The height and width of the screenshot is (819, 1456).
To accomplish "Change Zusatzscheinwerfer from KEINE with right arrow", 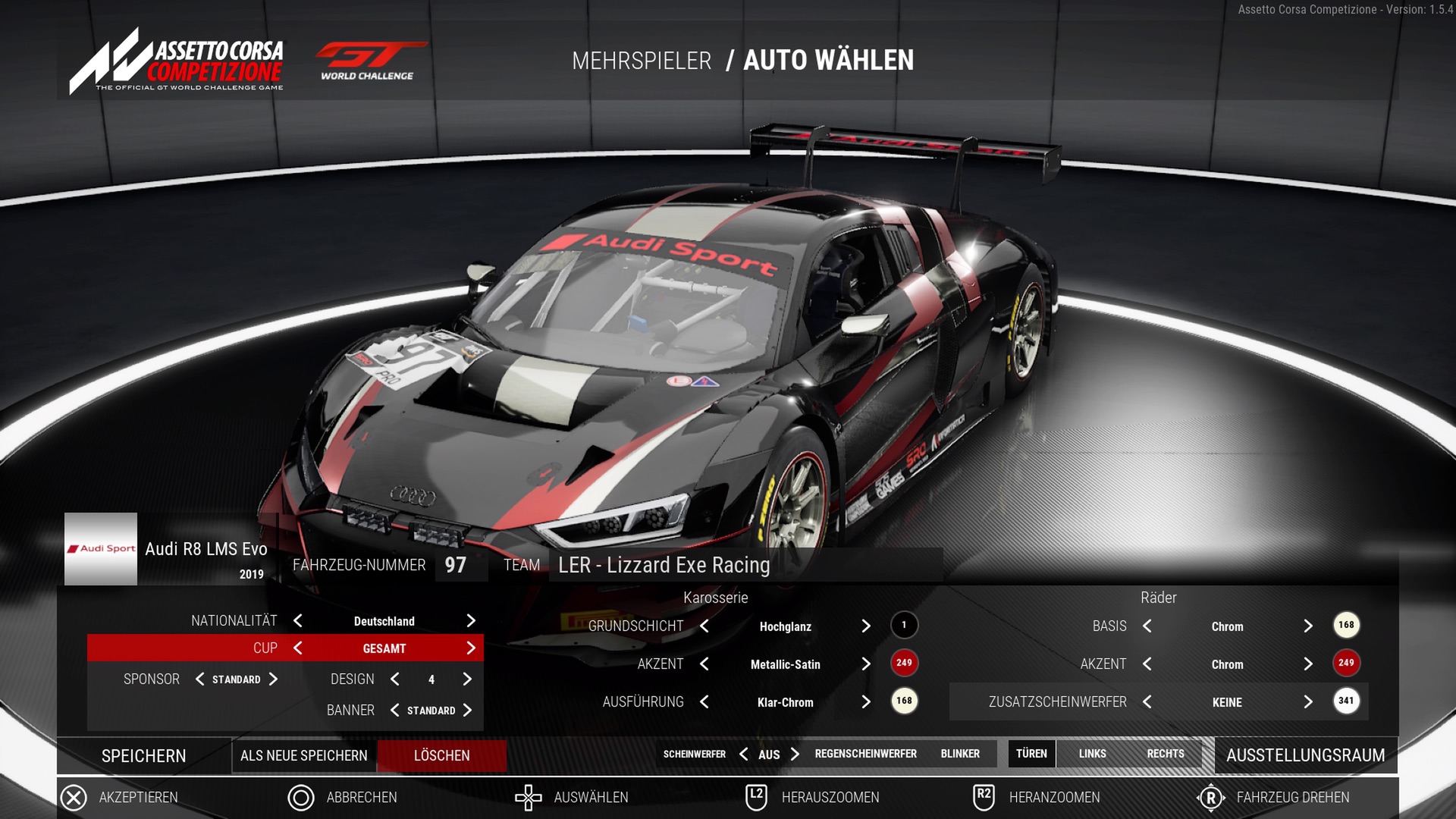I will click(1308, 702).
